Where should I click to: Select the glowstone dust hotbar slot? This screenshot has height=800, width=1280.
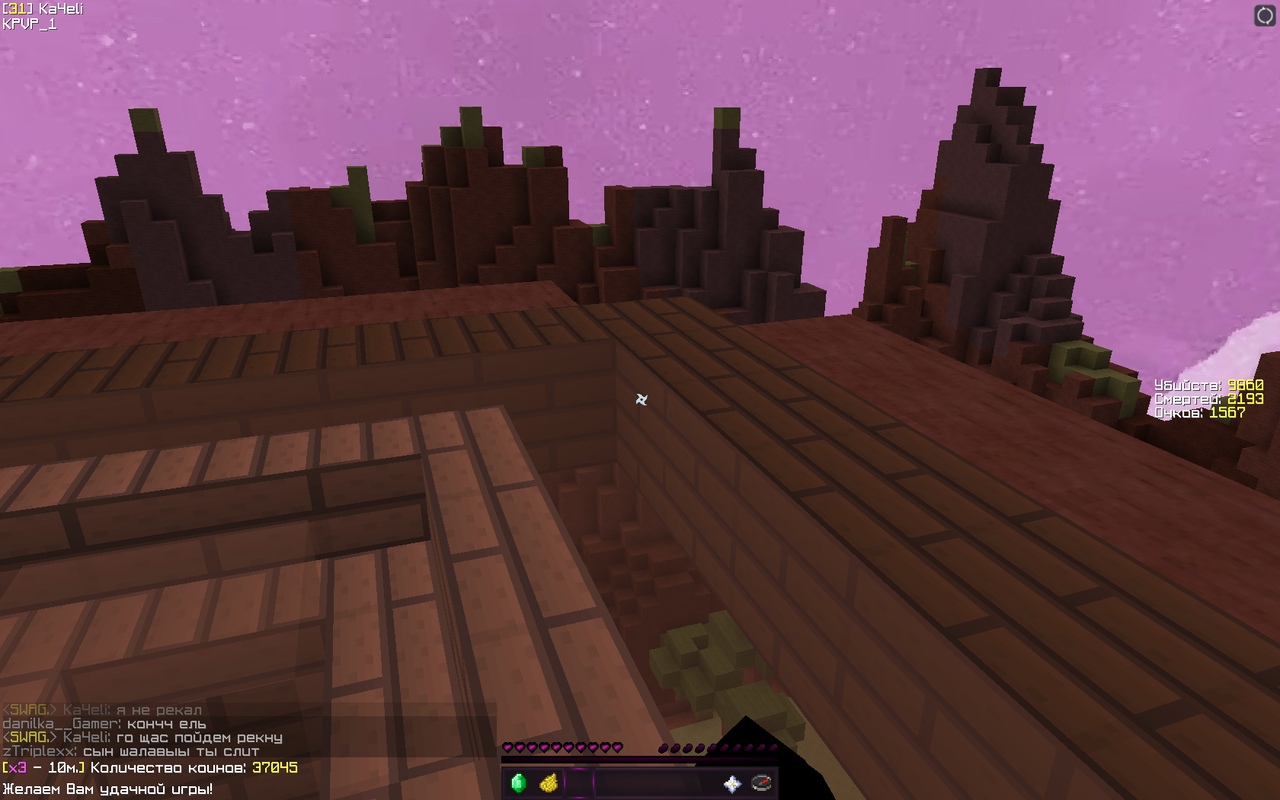point(548,783)
